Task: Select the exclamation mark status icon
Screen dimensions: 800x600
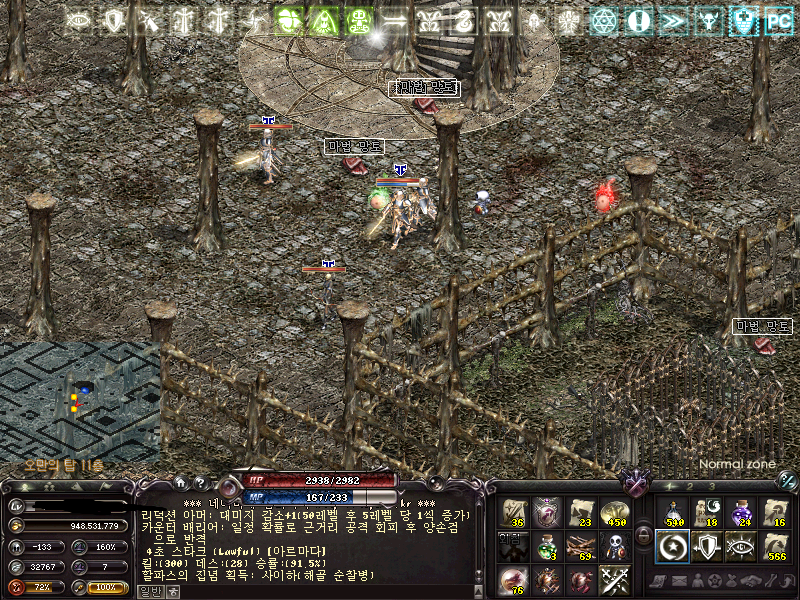Action: (x=639, y=20)
